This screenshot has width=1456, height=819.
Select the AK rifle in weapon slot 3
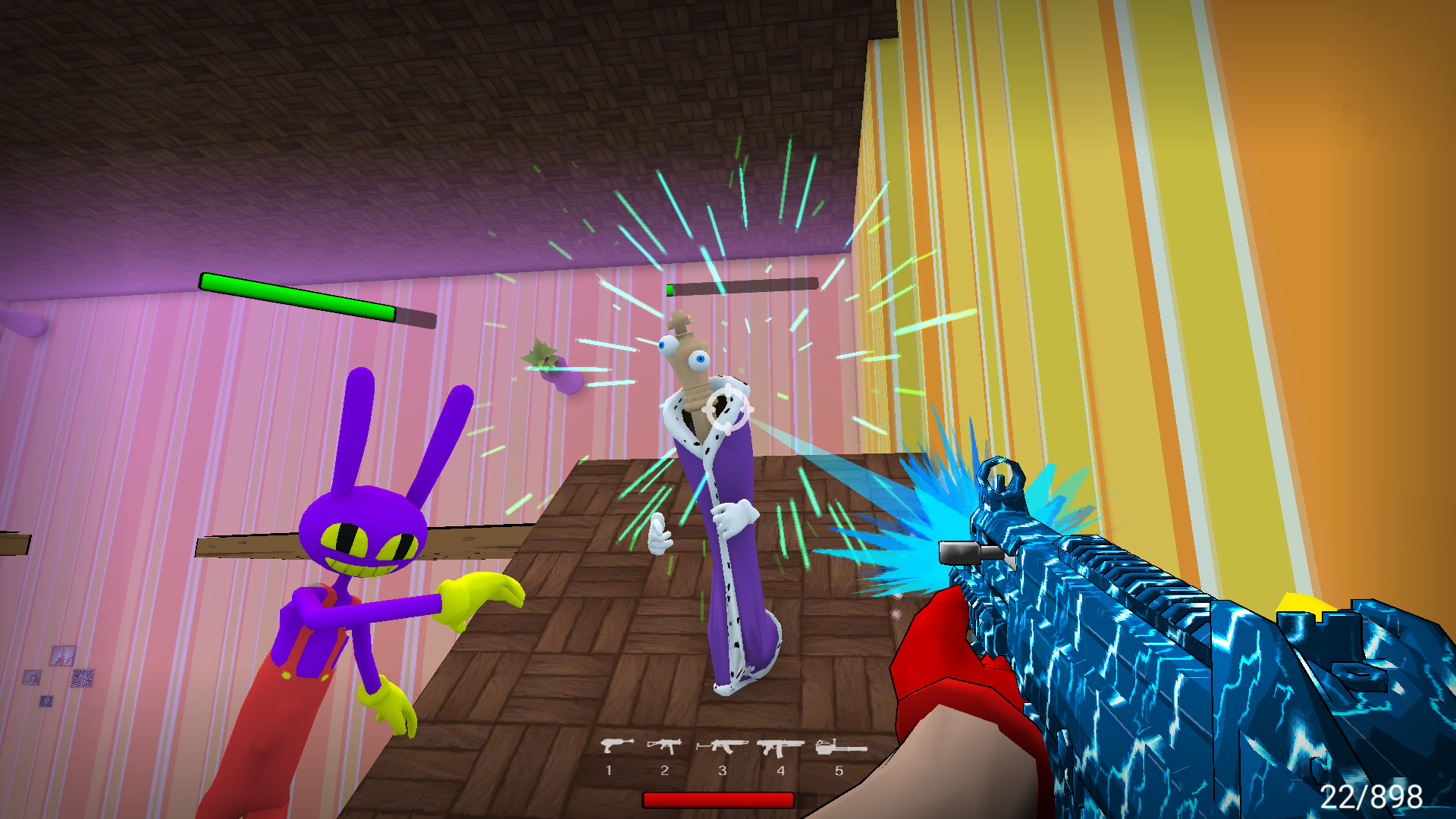point(724,745)
